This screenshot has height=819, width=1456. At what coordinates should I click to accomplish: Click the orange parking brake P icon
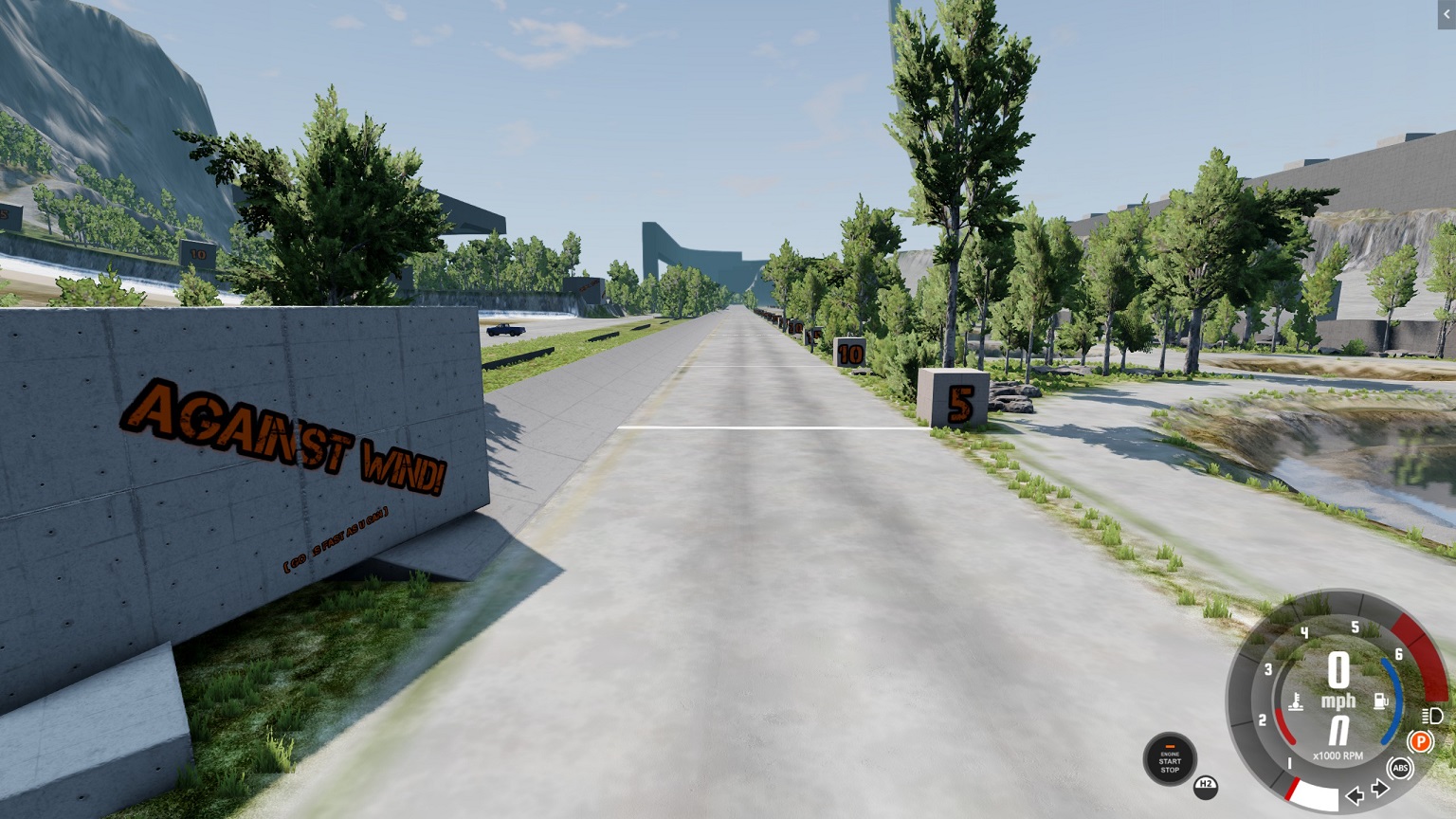[x=1421, y=741]
